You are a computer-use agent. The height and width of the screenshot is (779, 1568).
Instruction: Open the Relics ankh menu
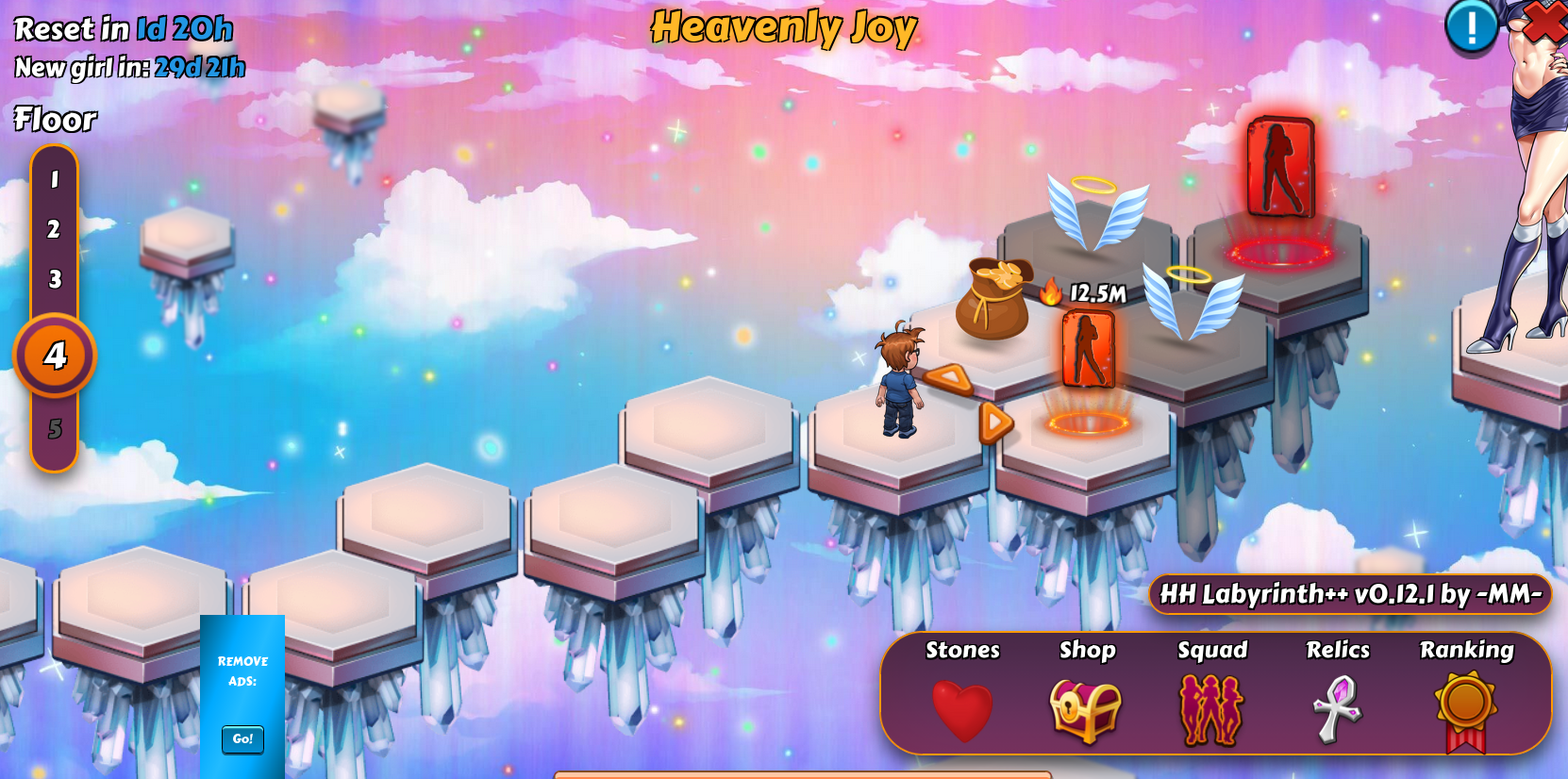[1338, 709]
